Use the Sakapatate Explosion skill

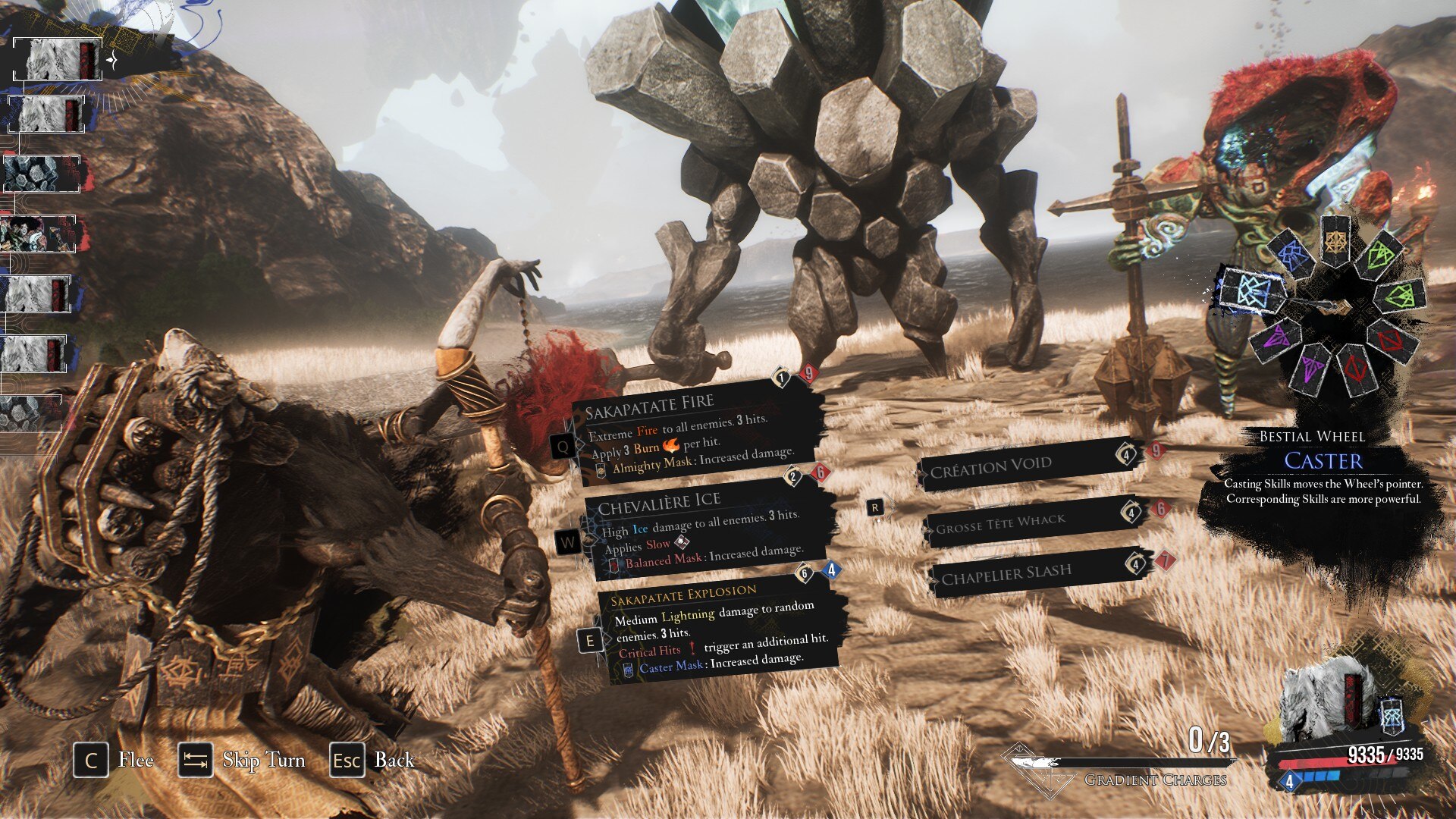pyautogui.click(x=717, y=629)
